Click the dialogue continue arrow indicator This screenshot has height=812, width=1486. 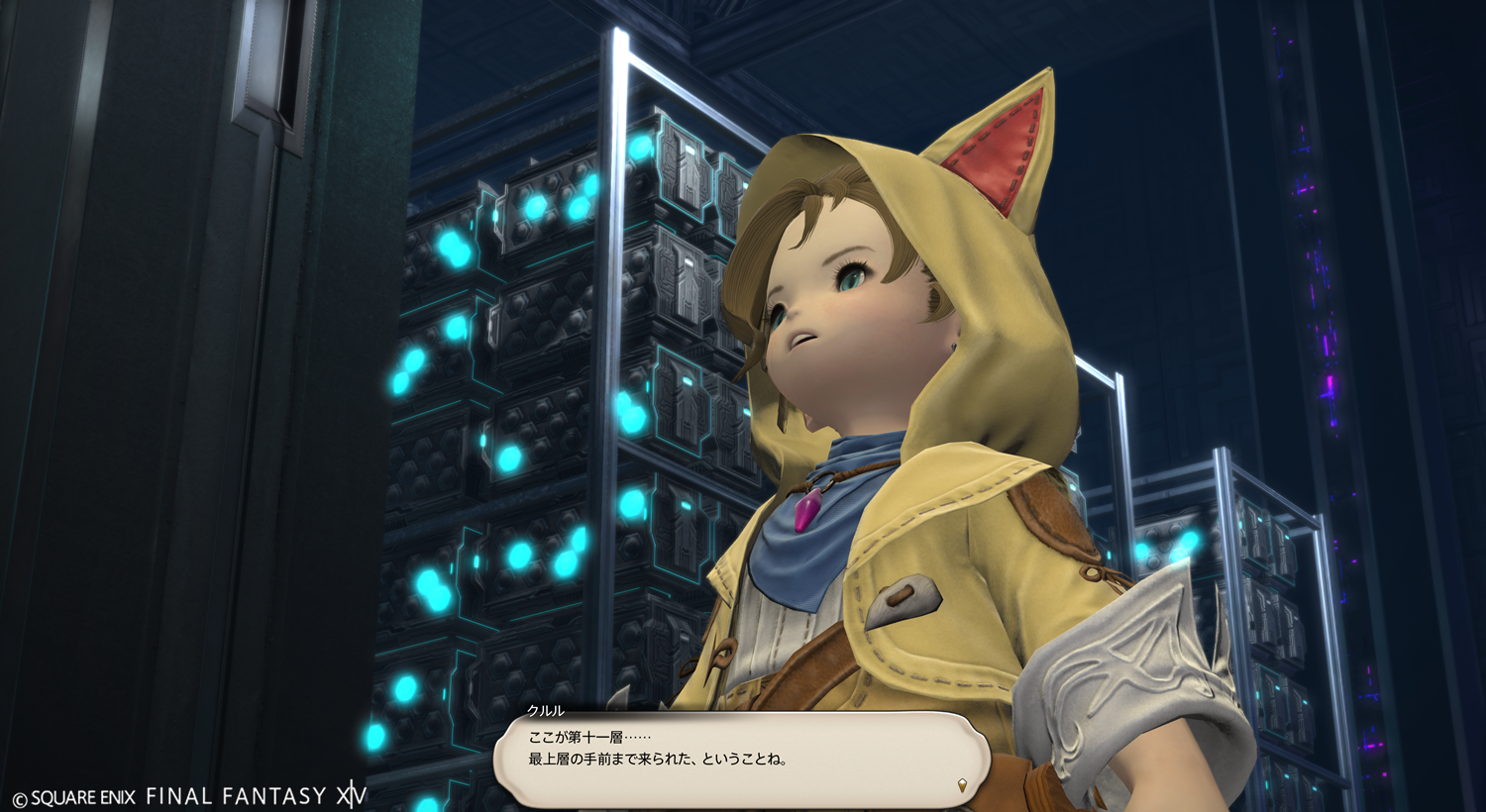click(x=961, y=785)
